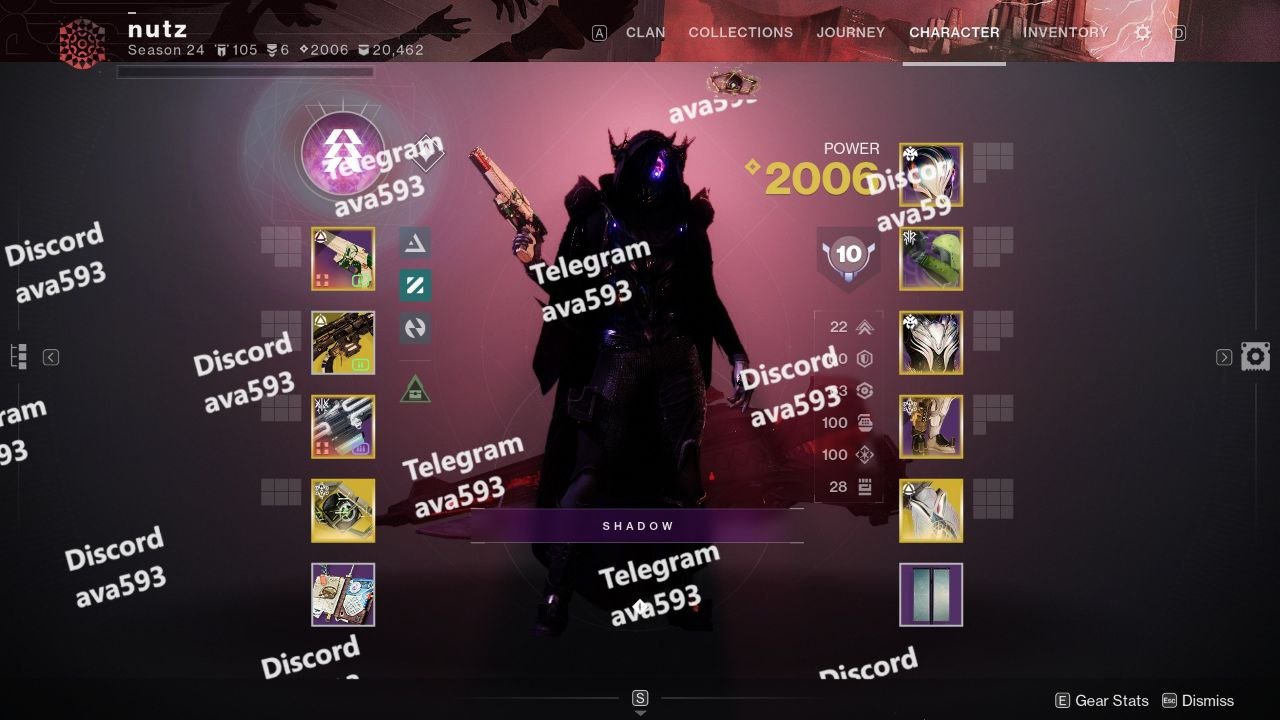Click the right arrow page button
Image resolution: width=1280 pixels, height=720 pixels.
(x=1224, y=357)
